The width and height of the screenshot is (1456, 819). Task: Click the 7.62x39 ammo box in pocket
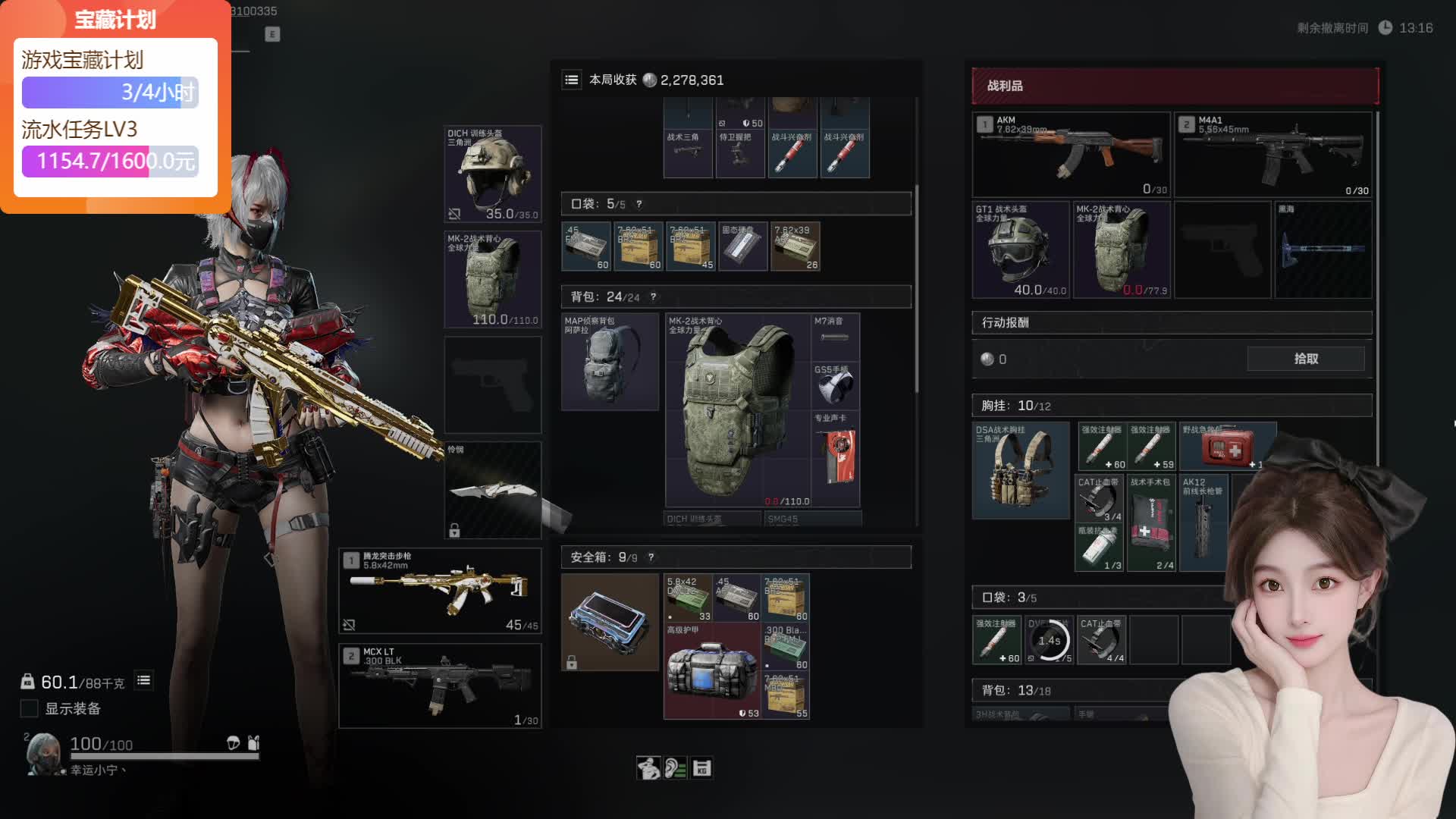tap(795, 246)
